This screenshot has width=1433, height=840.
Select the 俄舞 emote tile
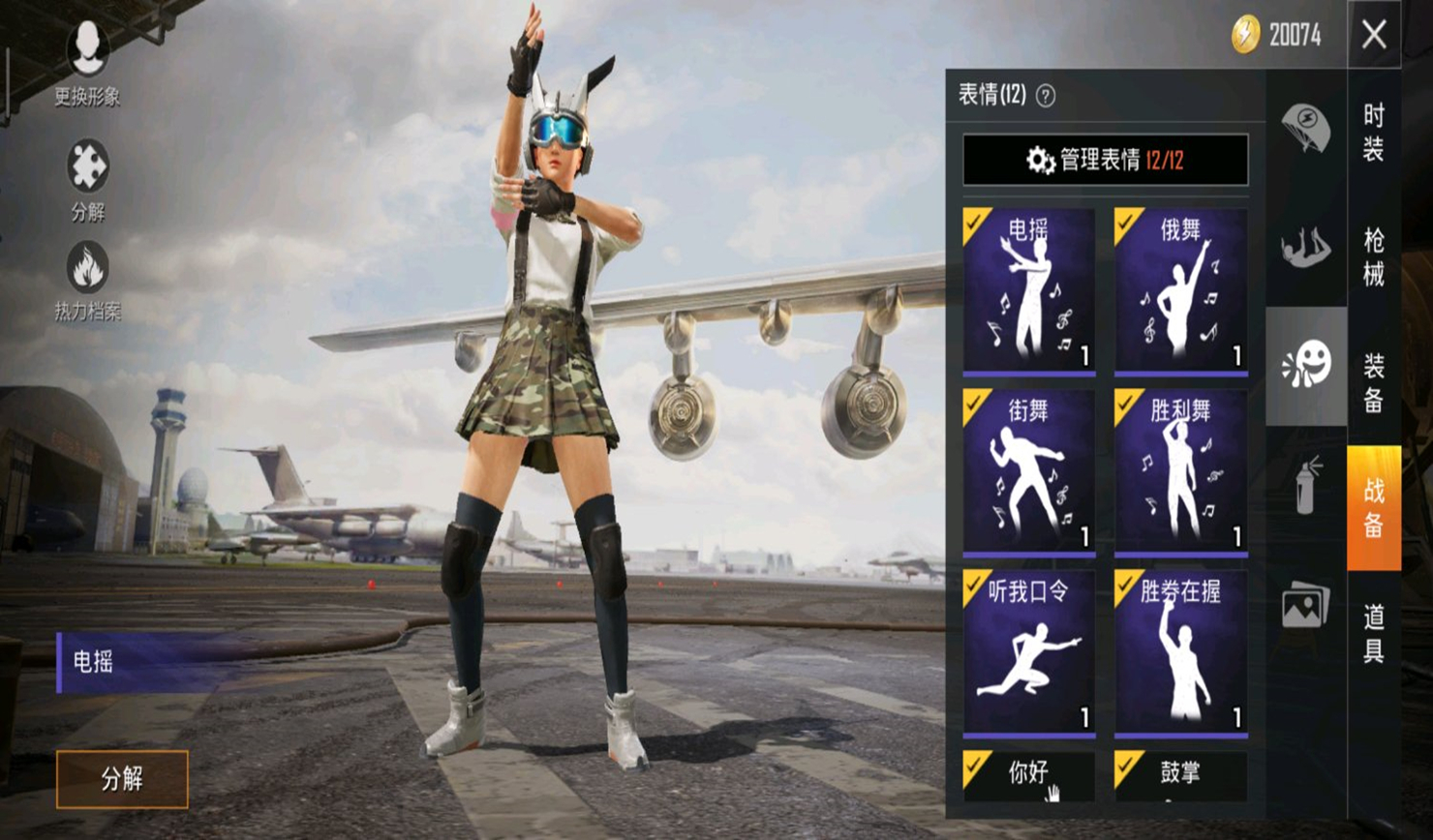[1180, 290]
